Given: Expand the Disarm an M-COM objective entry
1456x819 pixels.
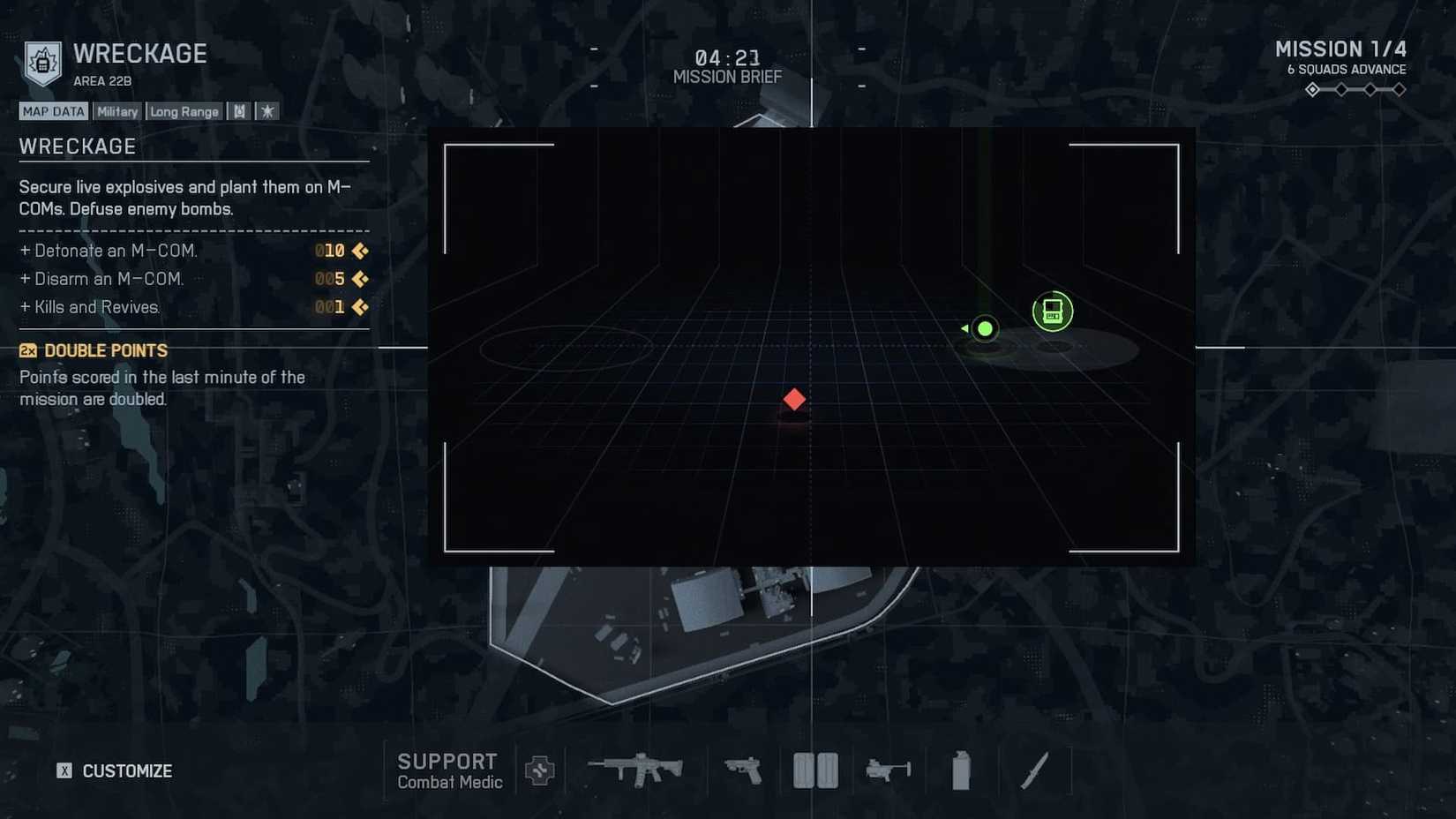Looking at the screenshot, I should [x=108, y=279].
